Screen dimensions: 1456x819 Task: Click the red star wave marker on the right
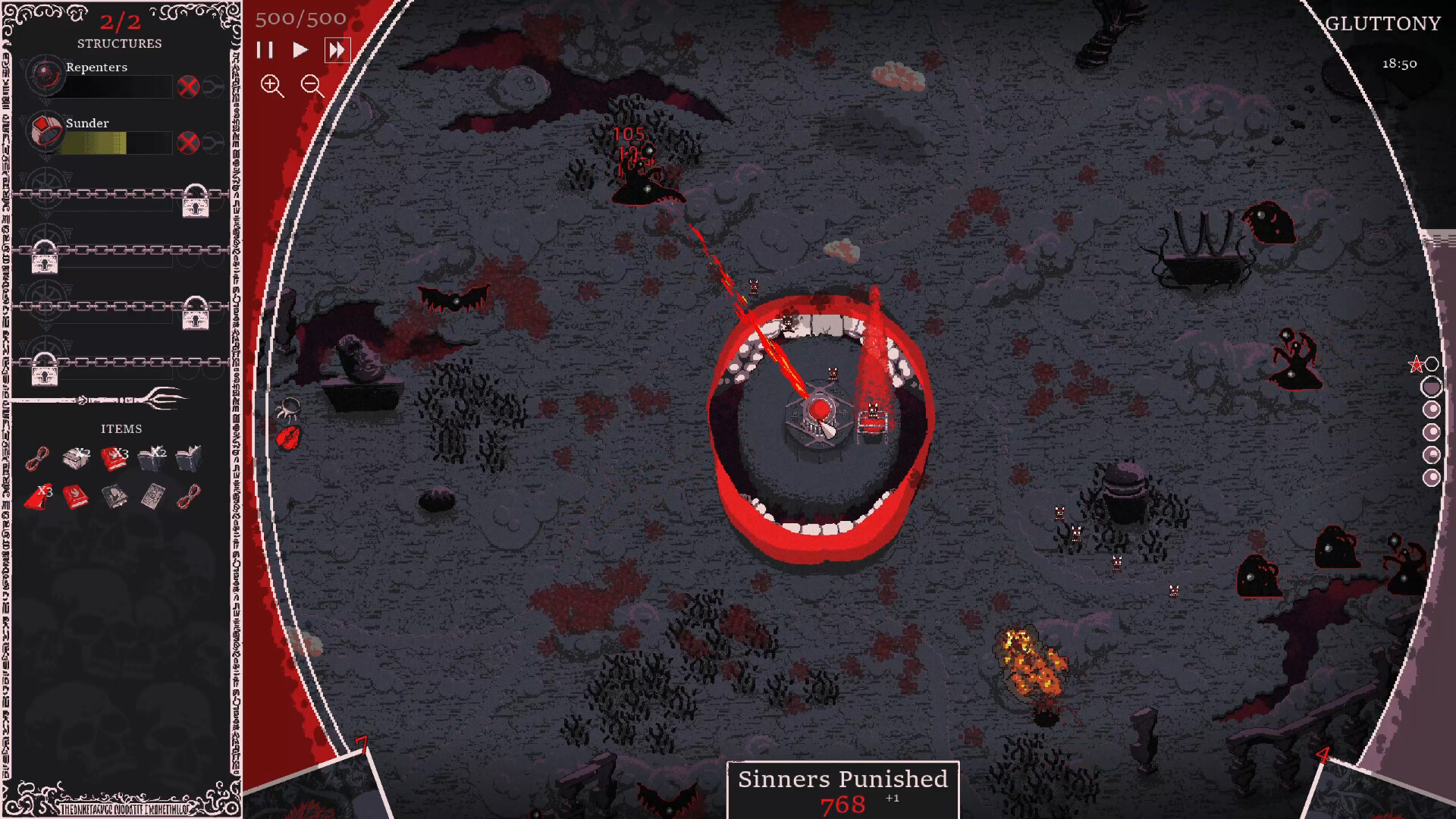(x=1417, y=363)
